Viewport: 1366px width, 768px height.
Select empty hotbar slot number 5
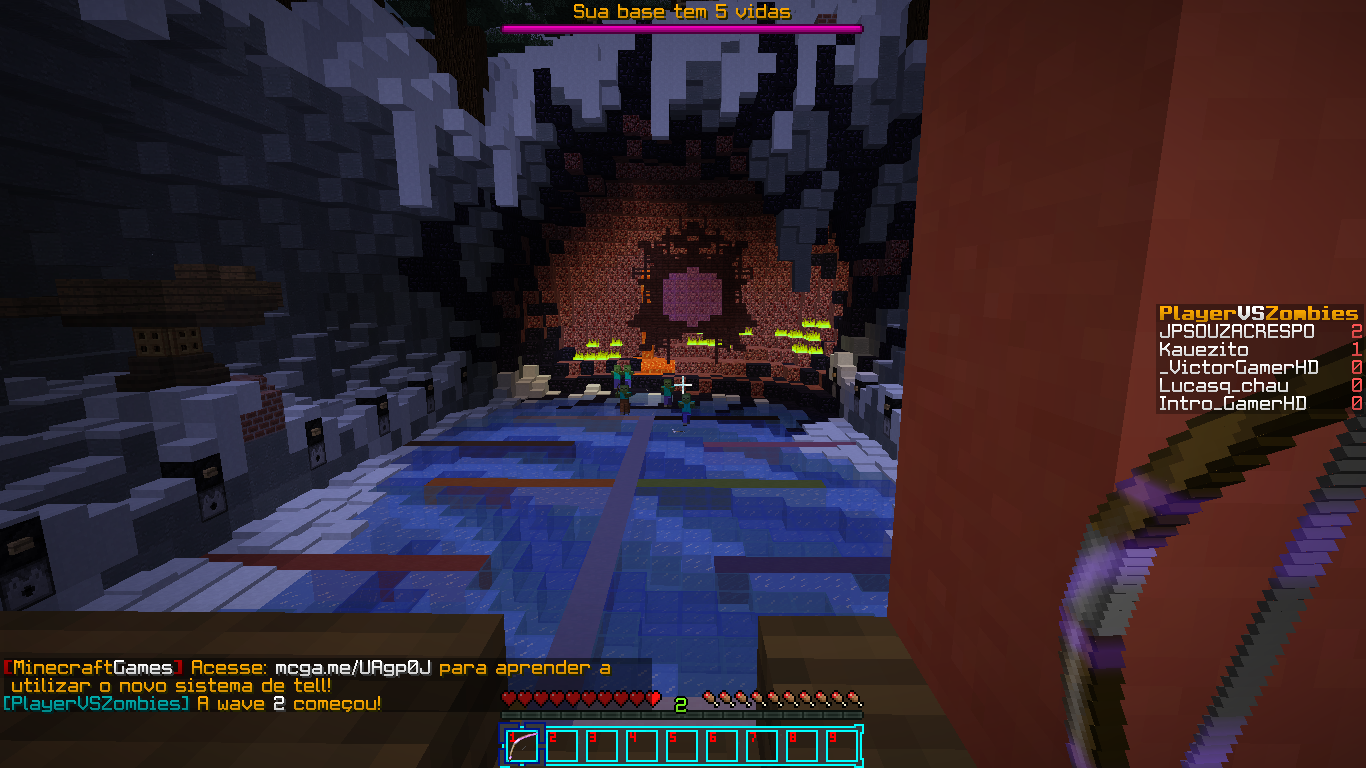tap(681, 746)
